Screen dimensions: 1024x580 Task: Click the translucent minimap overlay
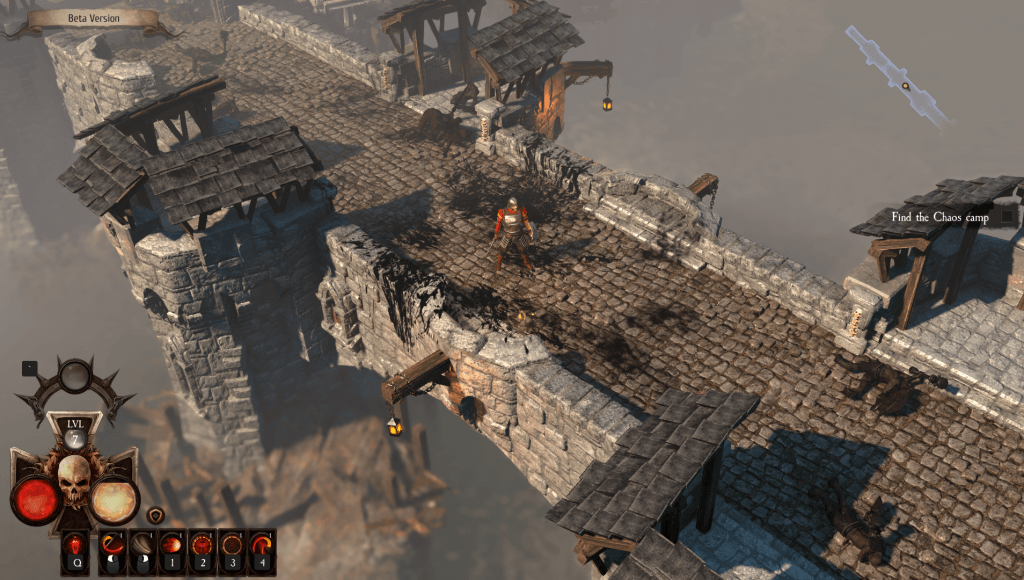[896, 77]
